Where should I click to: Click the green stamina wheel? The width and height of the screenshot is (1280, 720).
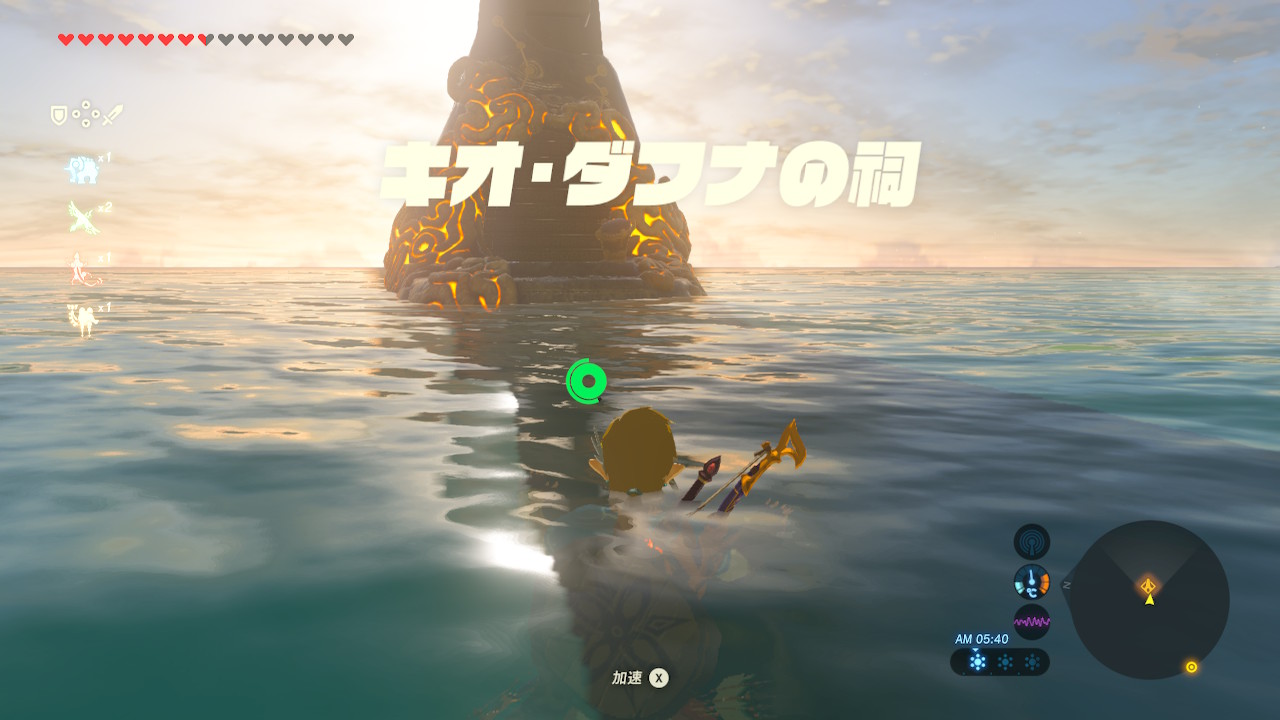(x=586, y=381)
